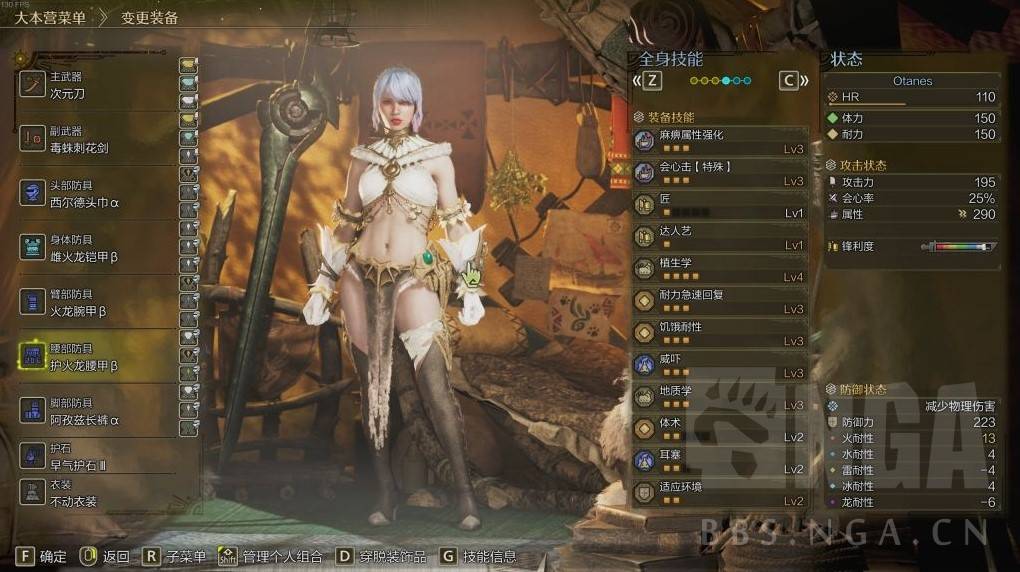Click the 会心击【特殊】 skill entry
This screenshot has width=1020, height=572.
[720, 173]
